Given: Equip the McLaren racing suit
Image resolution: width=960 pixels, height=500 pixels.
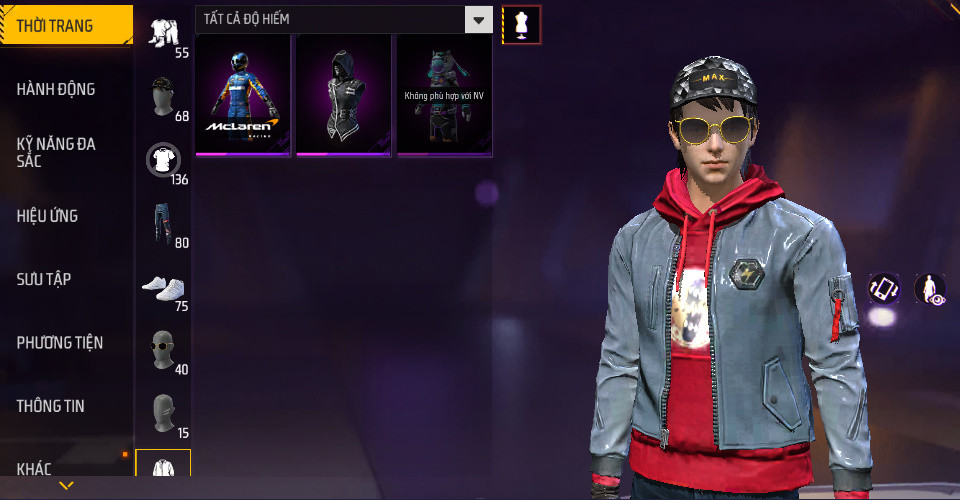Looking at the screenshot, I should pos(243,95).
